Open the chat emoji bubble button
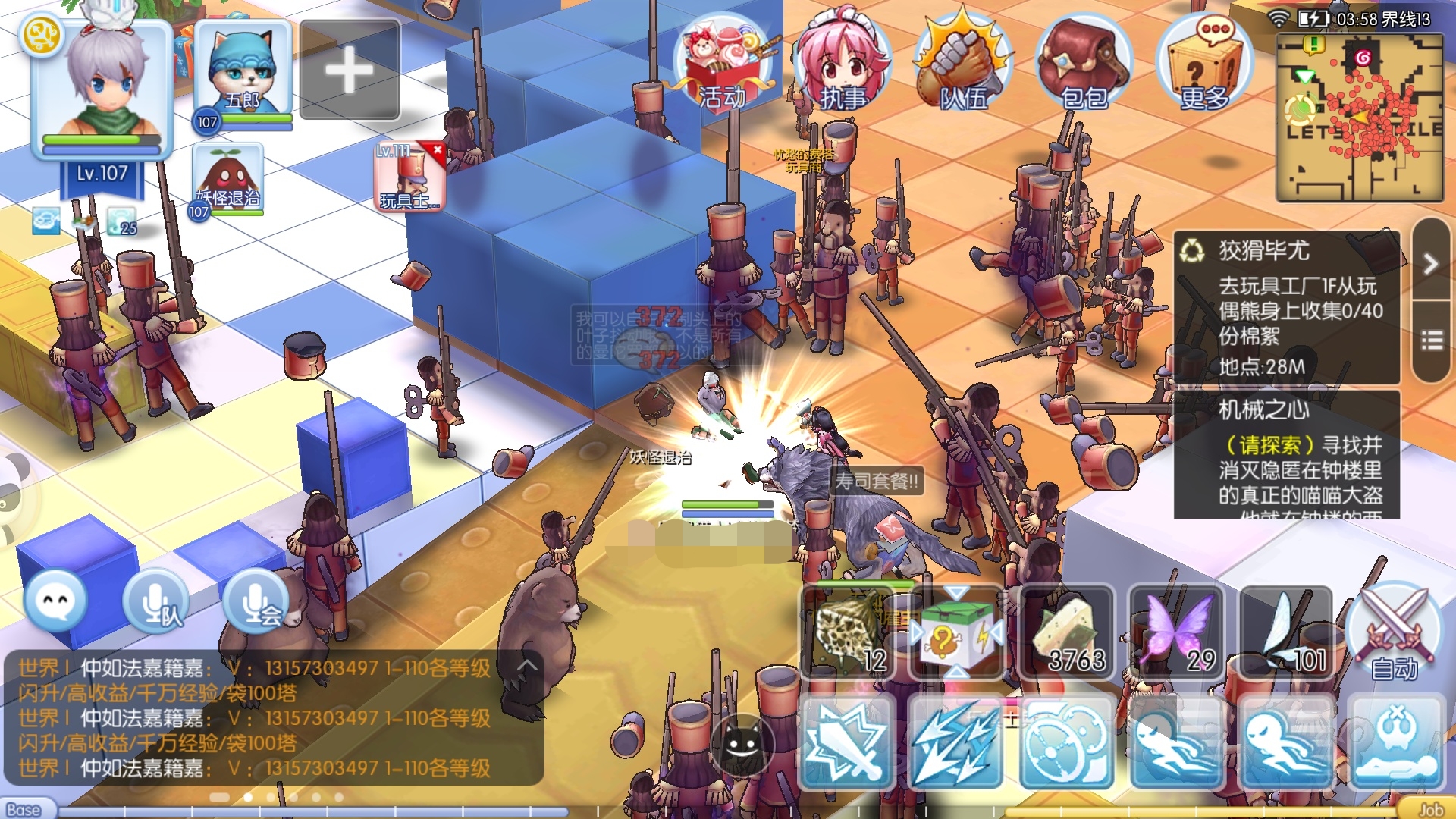The height and width of the screenshot is (819, 1456). [55, 601]
